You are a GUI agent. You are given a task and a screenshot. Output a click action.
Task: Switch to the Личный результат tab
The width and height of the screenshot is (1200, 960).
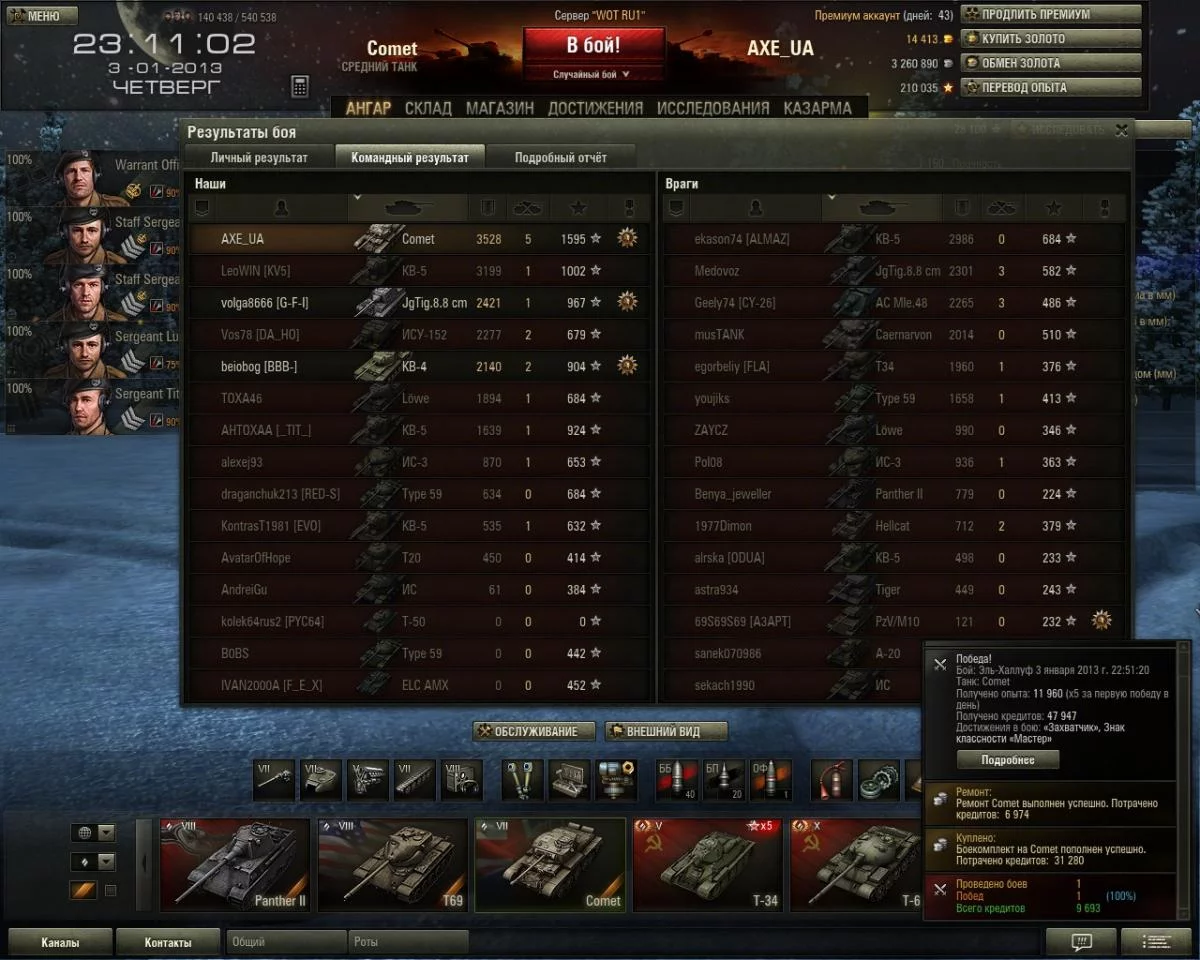[x=259, y=157]
